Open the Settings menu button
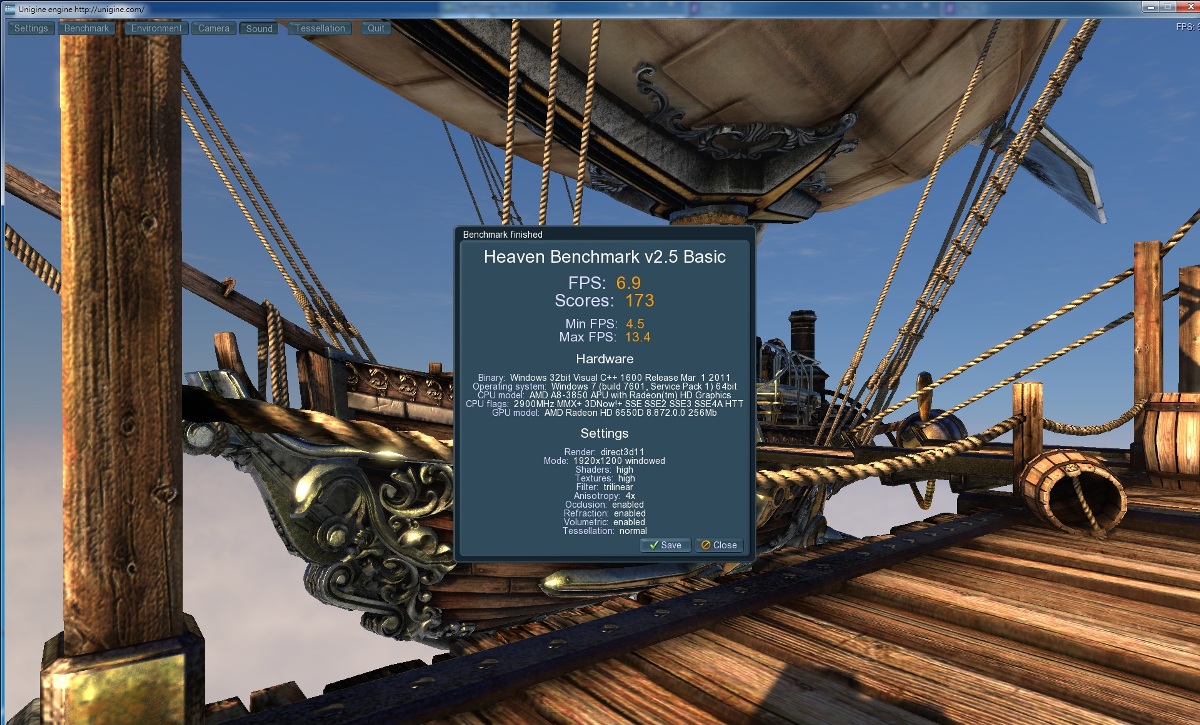 coord(31,28)
